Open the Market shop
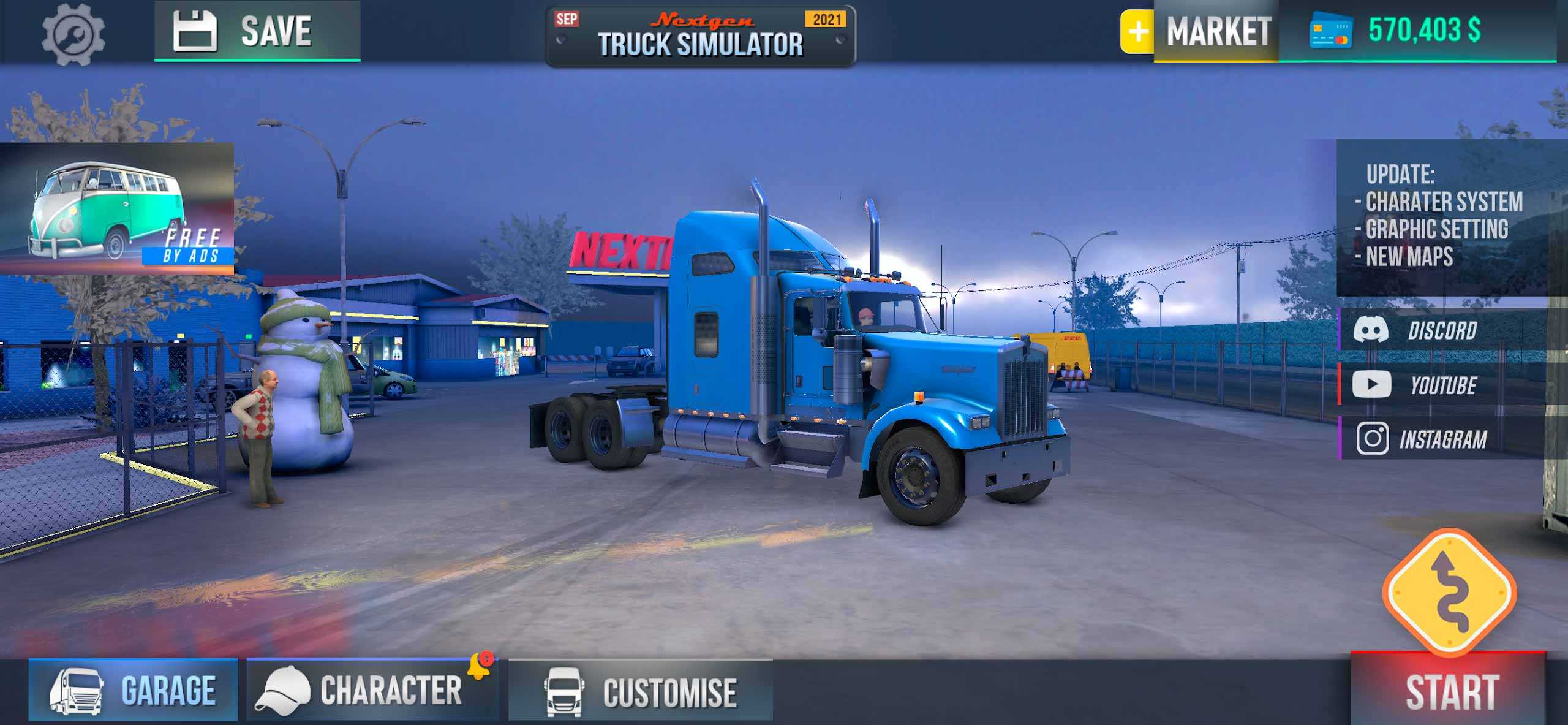This screenshot has height=725, width=1568. pos(1218,31)
